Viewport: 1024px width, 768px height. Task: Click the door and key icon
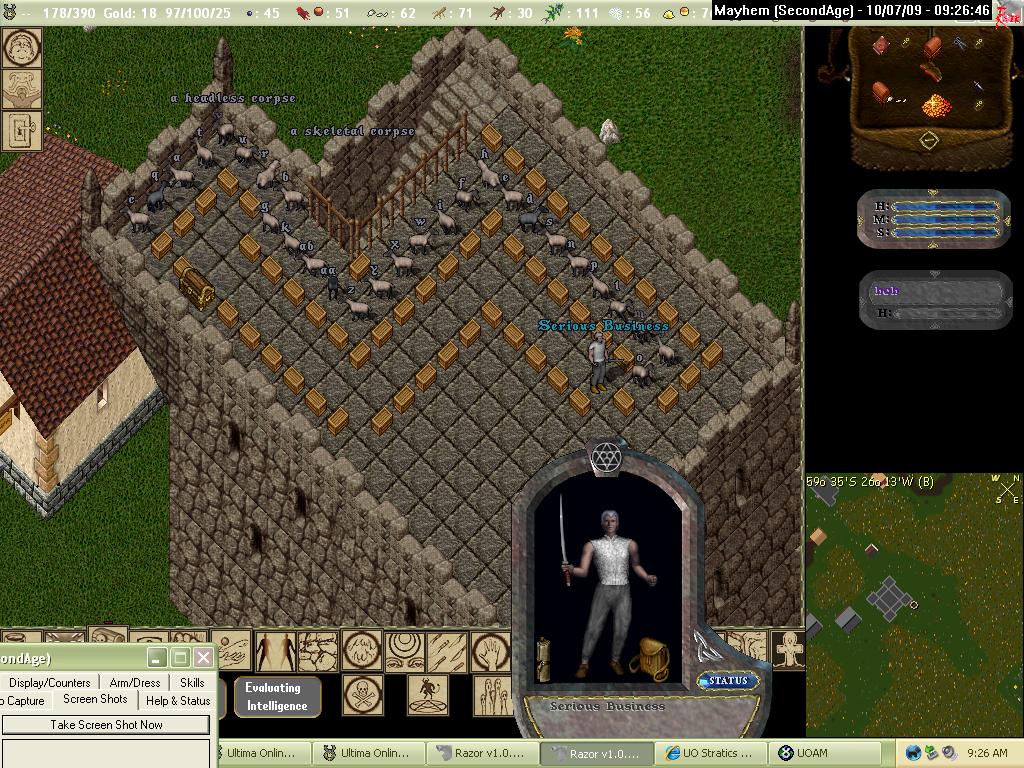click(x=21, y=130)
